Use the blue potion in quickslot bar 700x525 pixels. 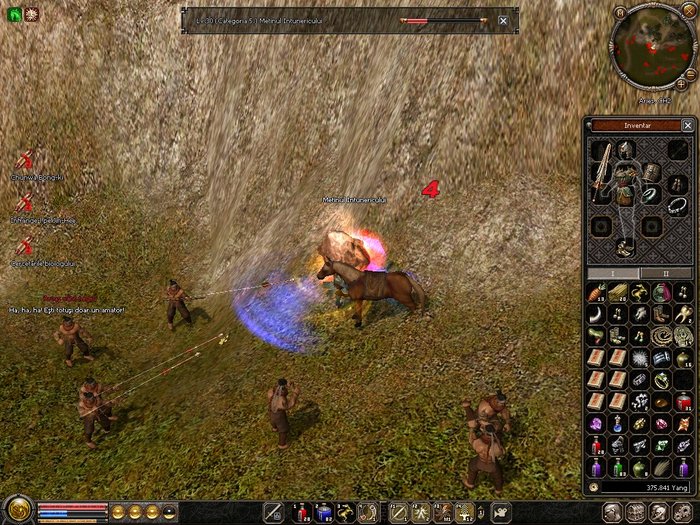(322, 513)
